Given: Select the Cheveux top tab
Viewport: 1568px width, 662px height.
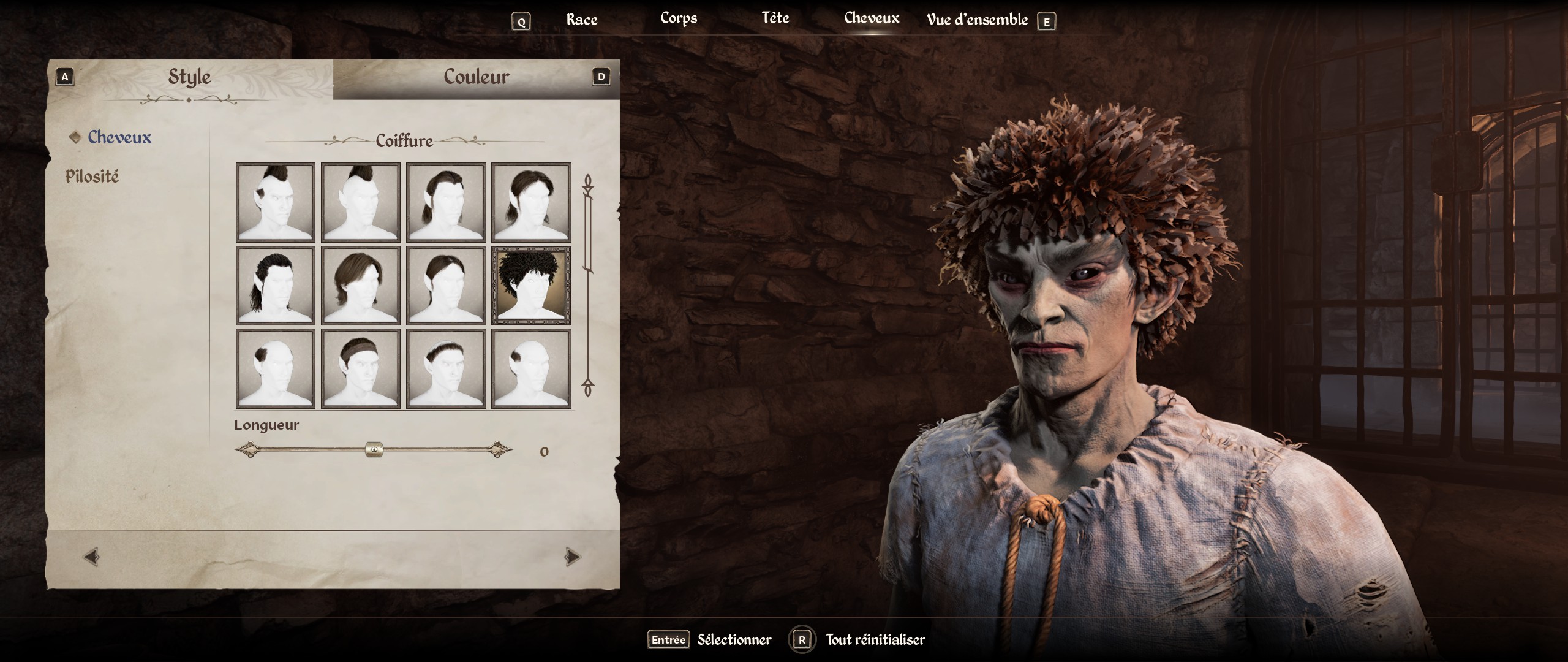Looking at the screenshot, I should pos(871,18).
